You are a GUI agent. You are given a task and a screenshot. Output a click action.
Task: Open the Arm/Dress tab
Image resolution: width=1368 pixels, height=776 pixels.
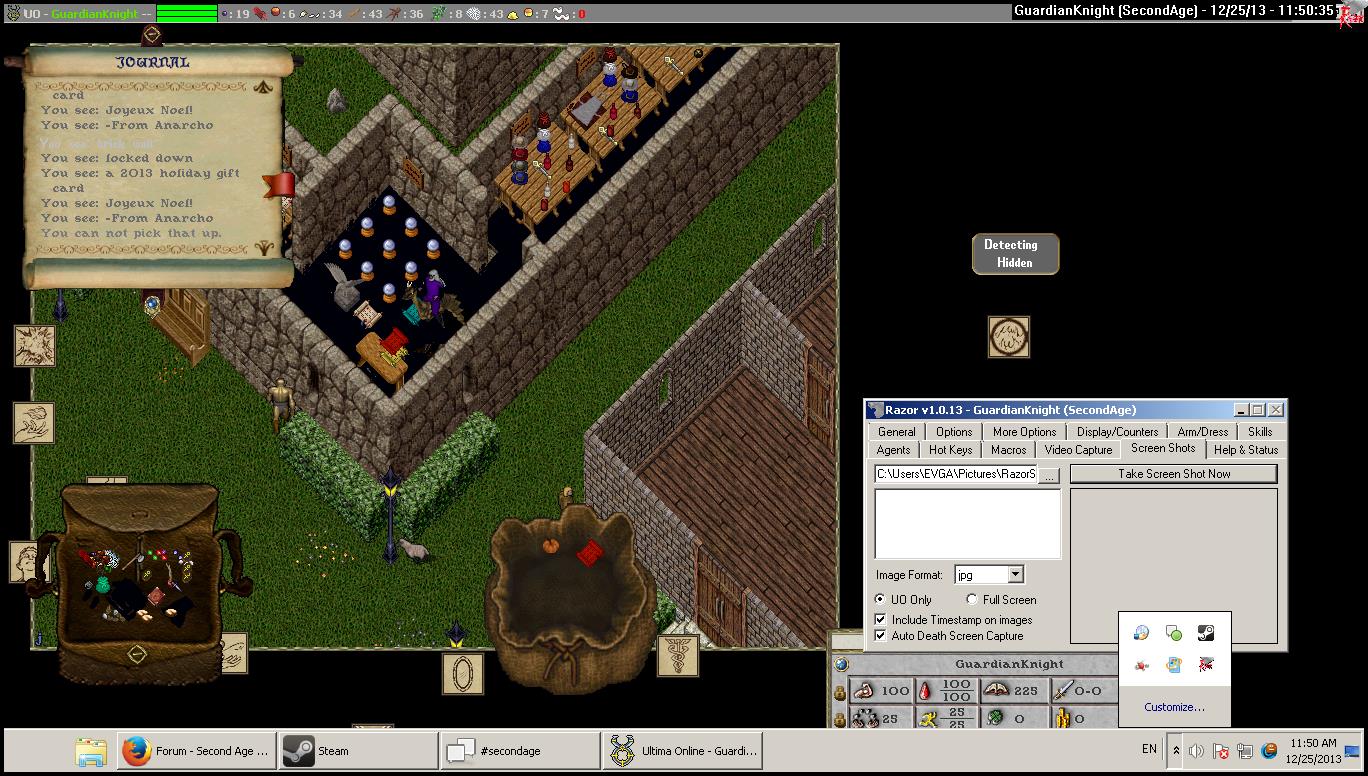1202,432
